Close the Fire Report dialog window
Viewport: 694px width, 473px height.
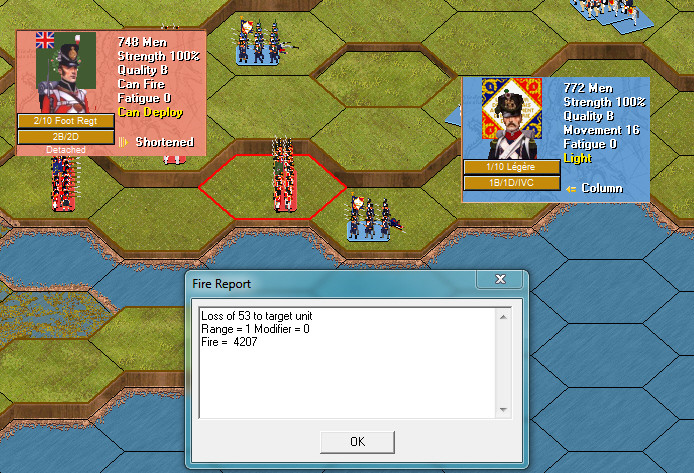click(496, 279)
